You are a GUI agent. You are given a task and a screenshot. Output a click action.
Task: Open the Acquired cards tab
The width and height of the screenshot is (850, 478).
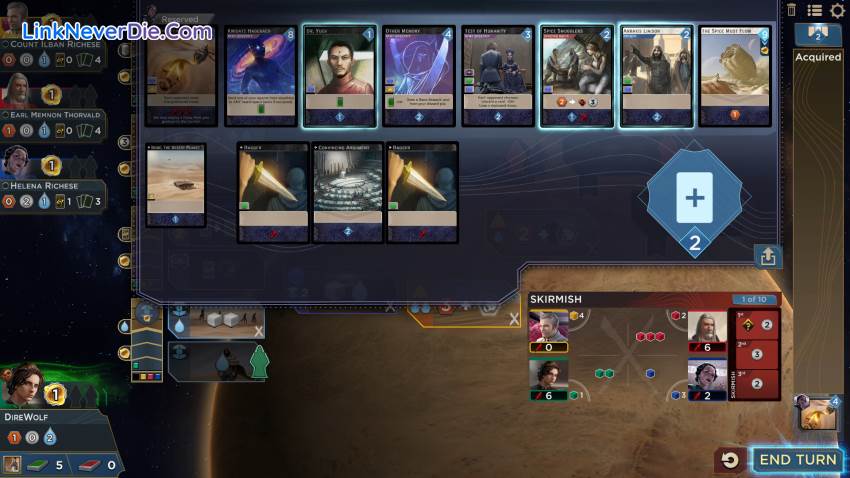pos(818,57)
